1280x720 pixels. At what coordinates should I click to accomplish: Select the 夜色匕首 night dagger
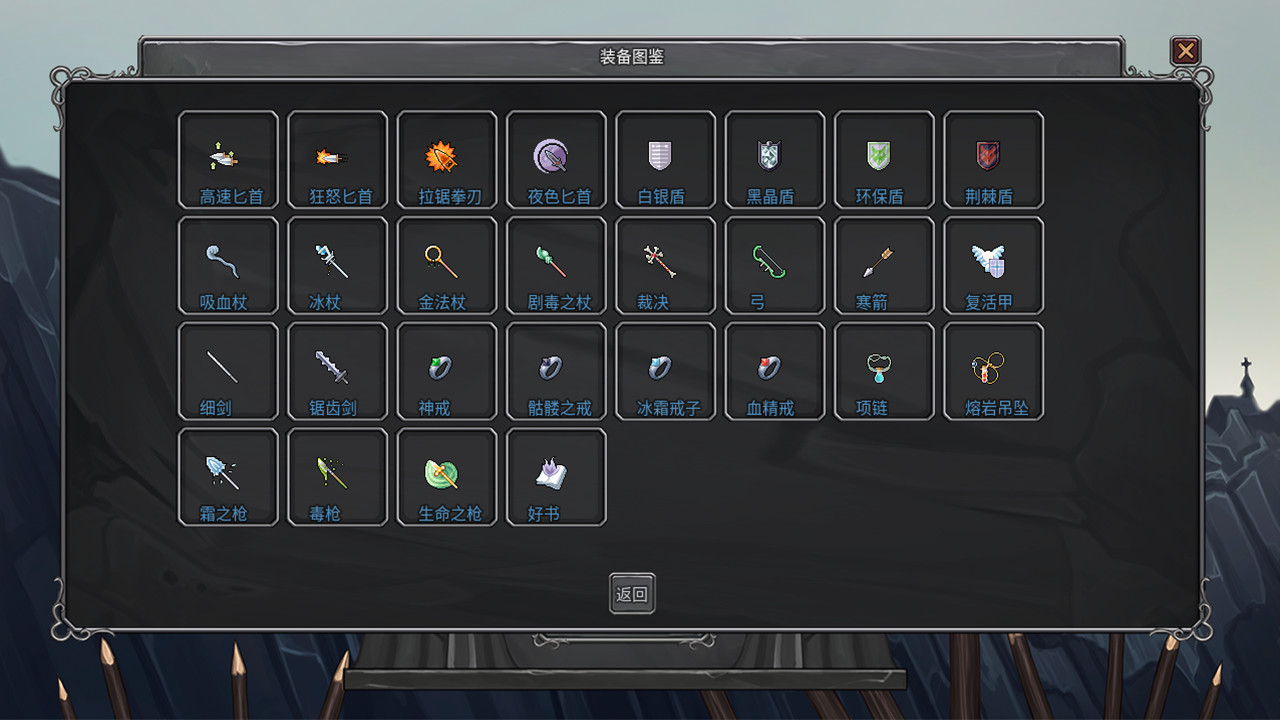tap(556, 160)
